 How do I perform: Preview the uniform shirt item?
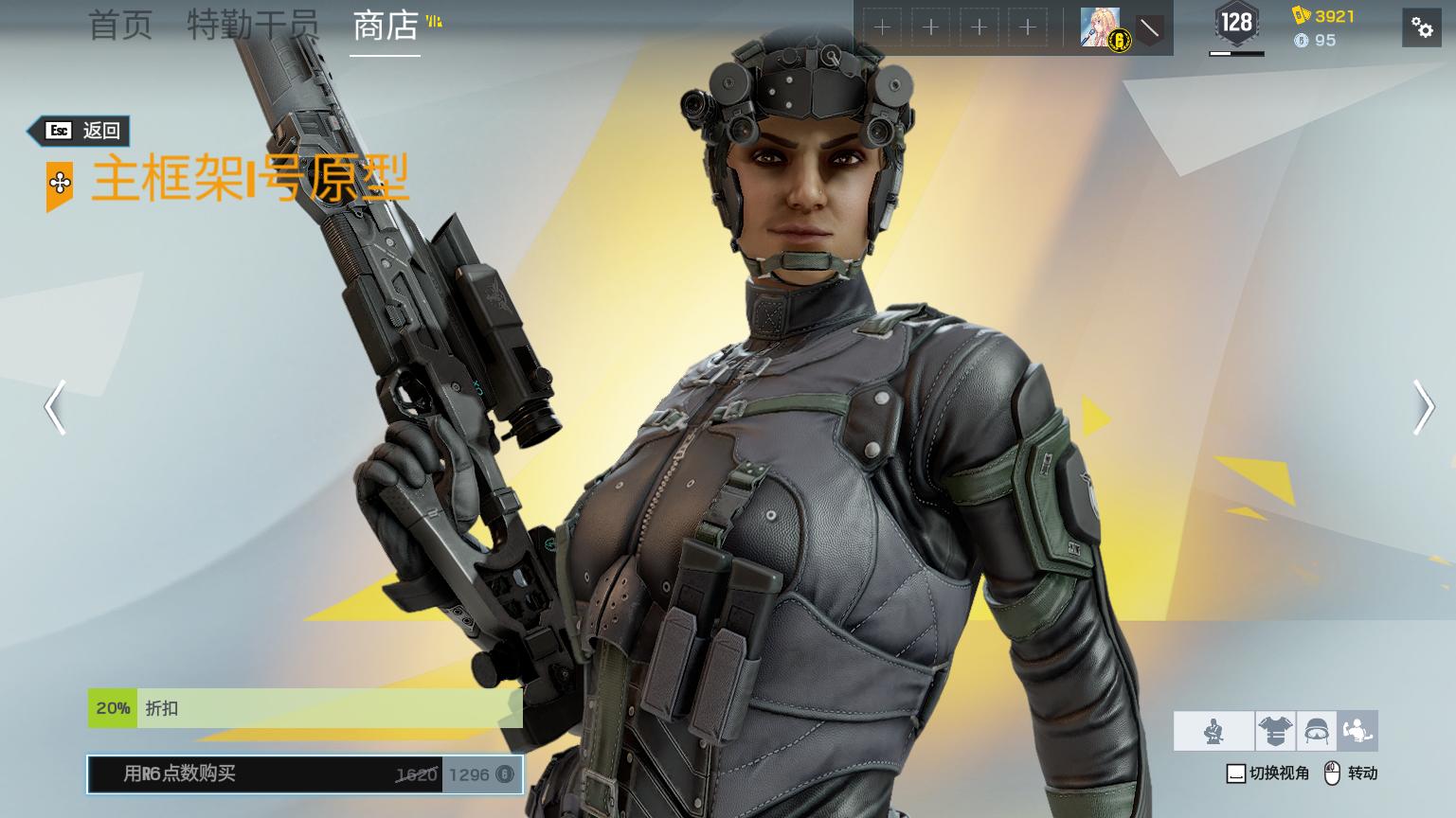(1275, 731)
